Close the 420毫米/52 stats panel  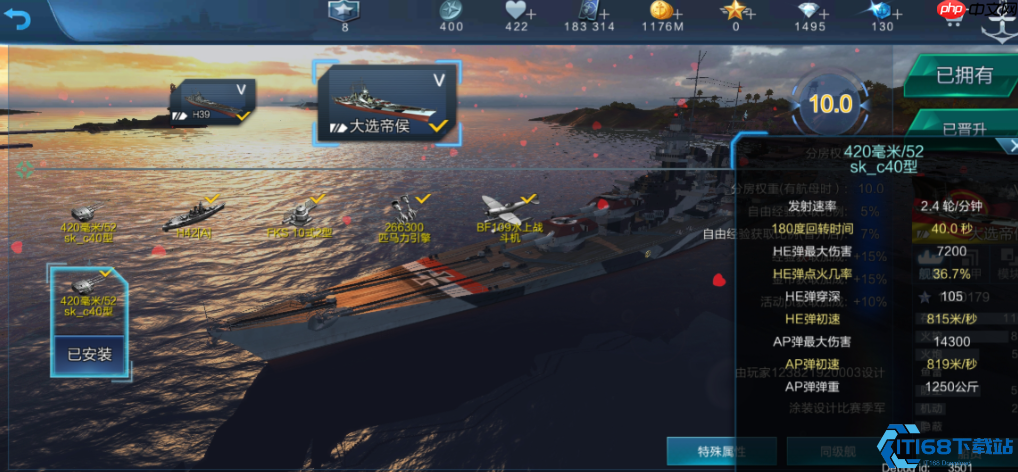(x=1011, y=146)
